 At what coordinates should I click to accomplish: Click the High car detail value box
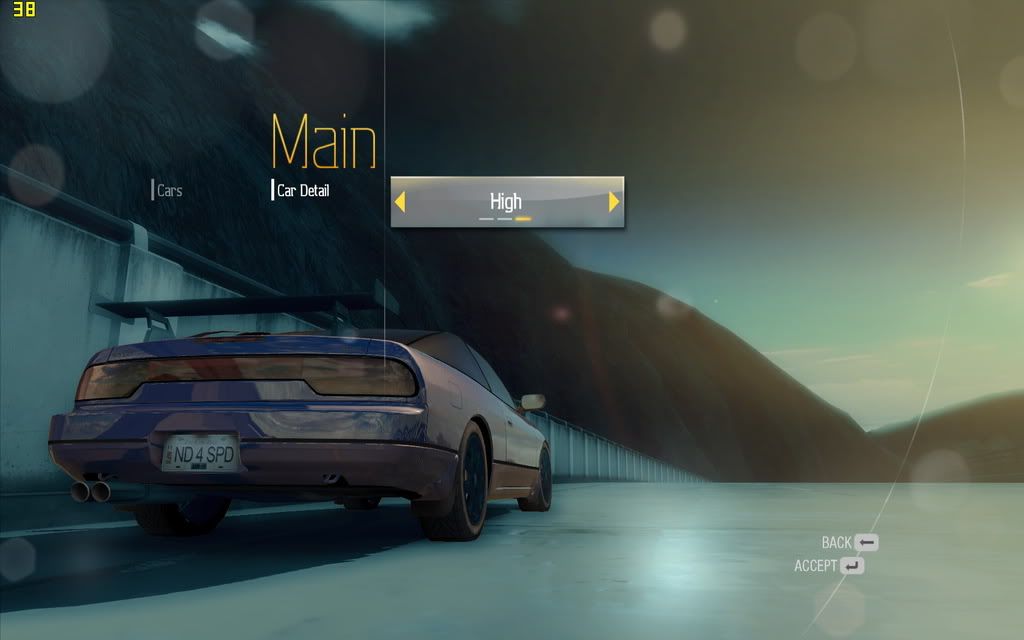(506, 202)
